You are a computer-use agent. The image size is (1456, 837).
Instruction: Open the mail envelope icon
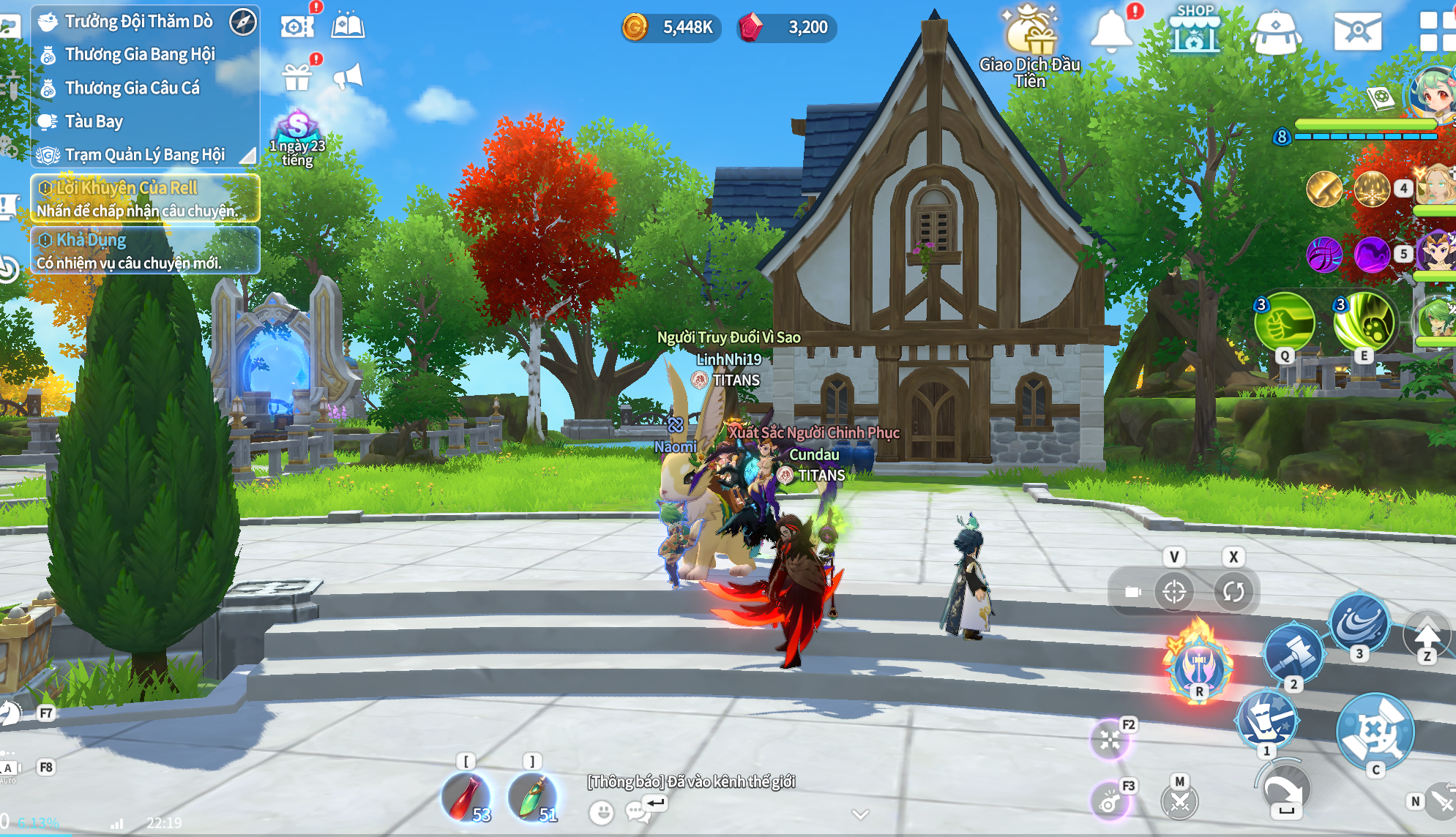[x=1357, y=31]
